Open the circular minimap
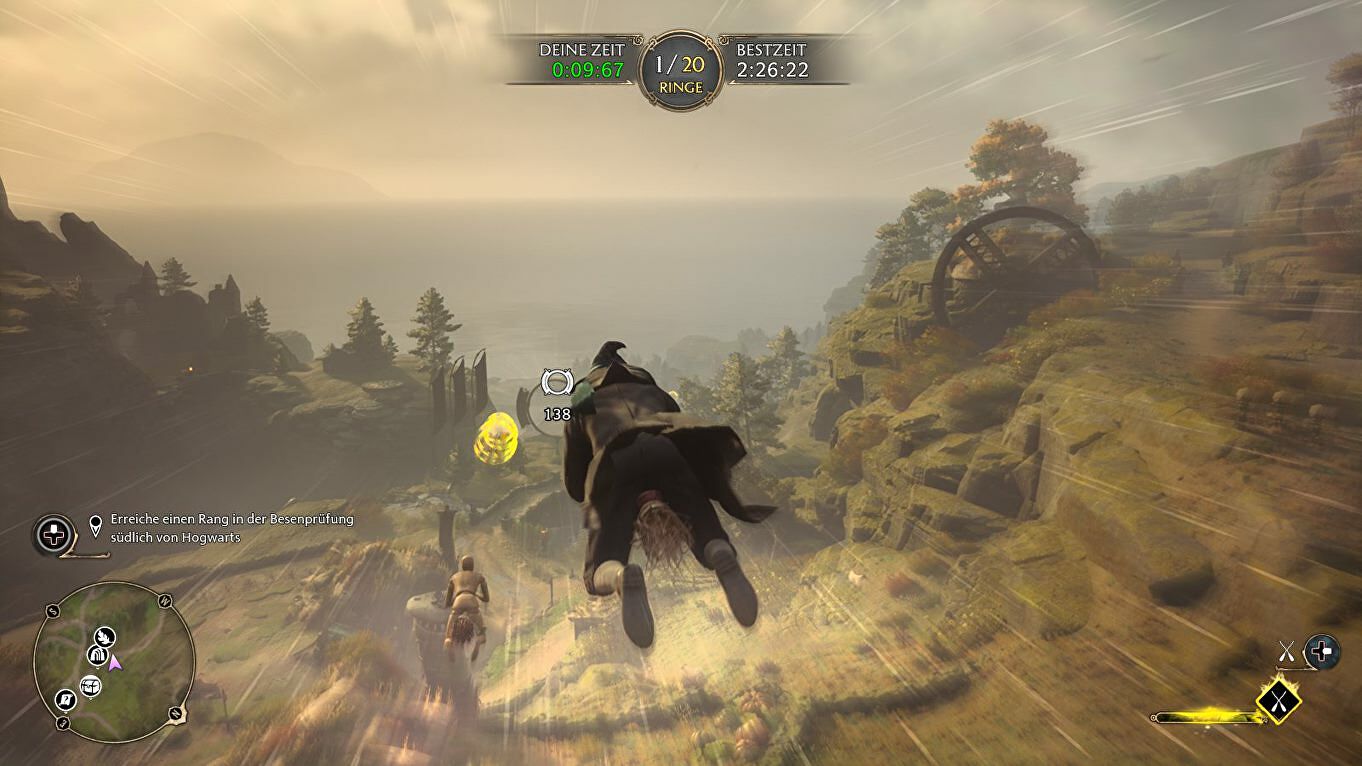Screen dimensions: 1362x766 click(113, 663)
